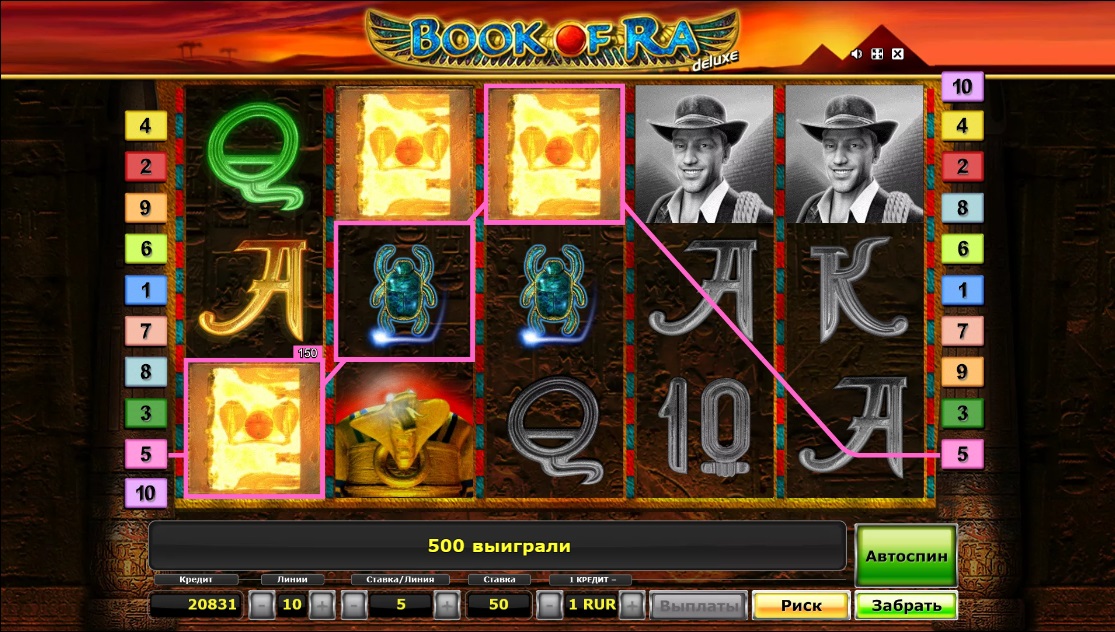Switch to fullscreen mode
The height and width of the screenshot is (632, 1115).
(x=877, y=53)
